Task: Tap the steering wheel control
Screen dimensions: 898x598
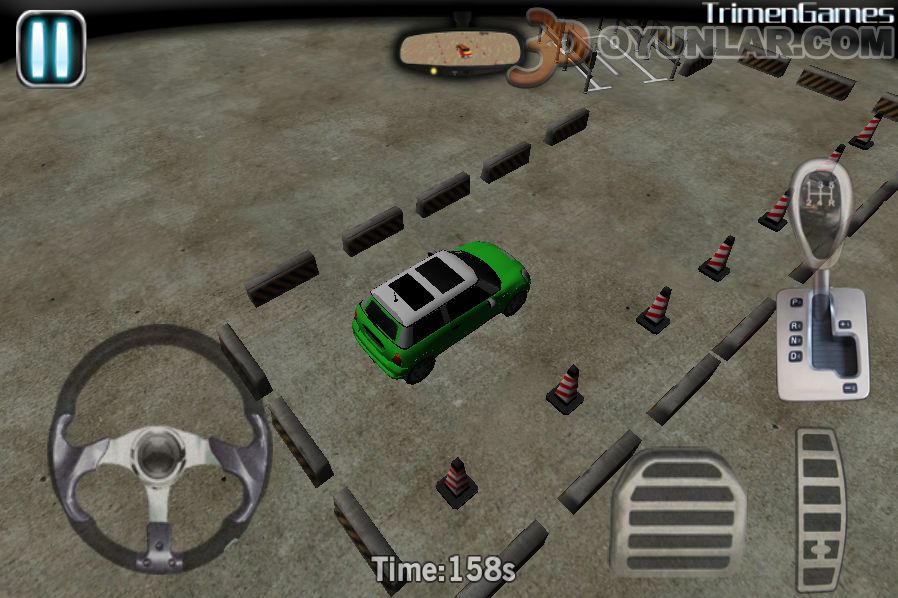Action: [x=160, y=446]
